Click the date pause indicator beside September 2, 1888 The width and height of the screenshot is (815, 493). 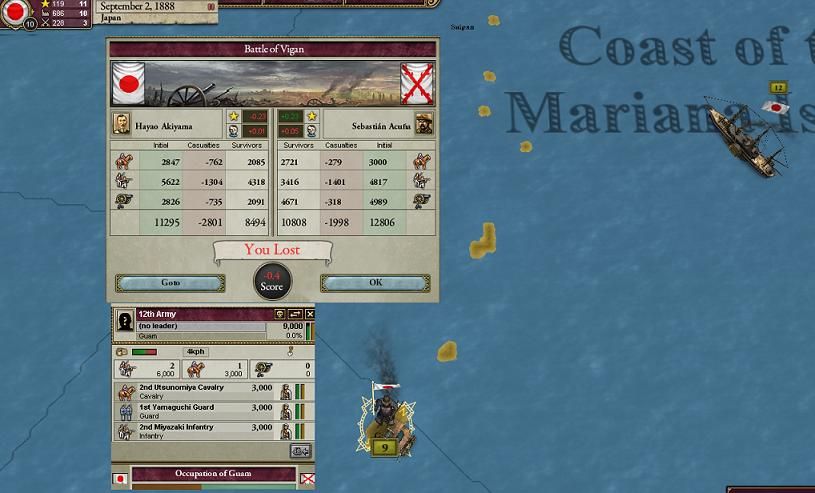(x=211, y=7)
